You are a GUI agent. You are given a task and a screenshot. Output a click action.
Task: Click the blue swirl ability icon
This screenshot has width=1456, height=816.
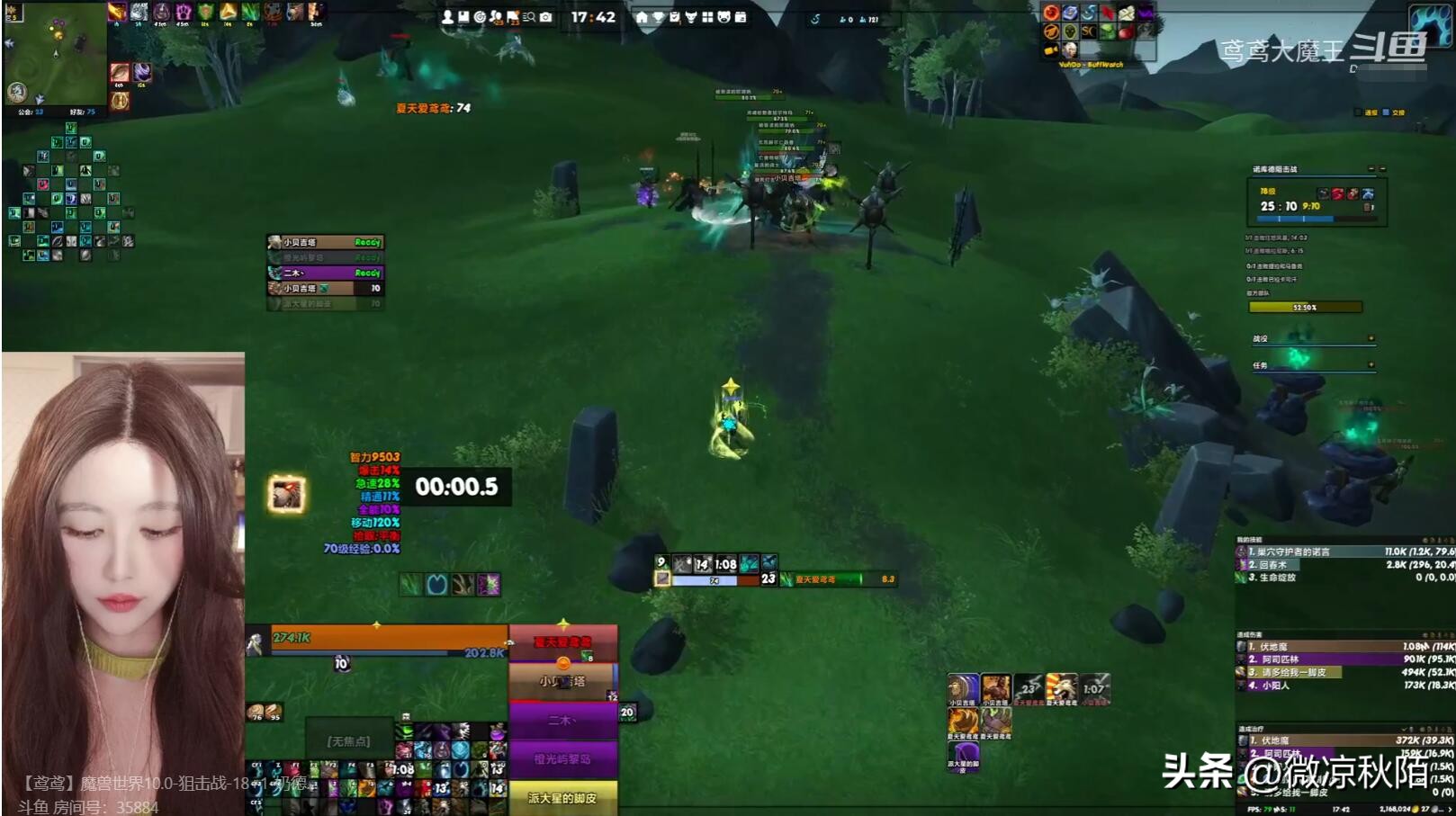(436, 585)
